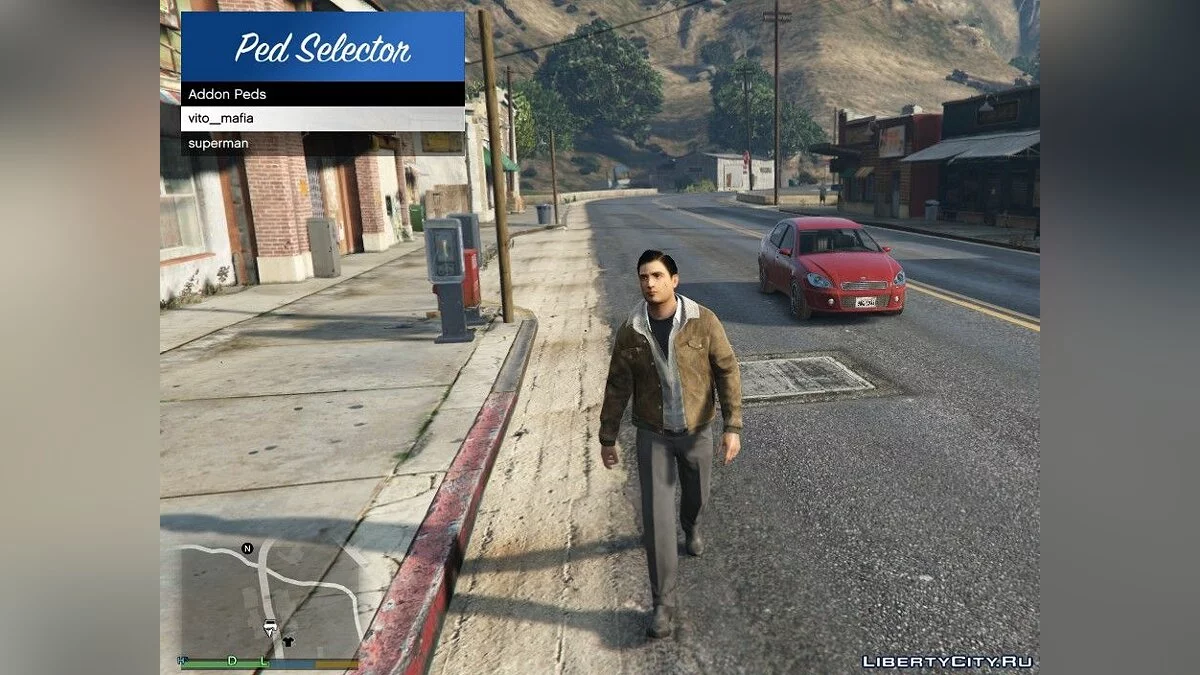Choose the superman ped entry
The image size is (1200, 675).
321,143
